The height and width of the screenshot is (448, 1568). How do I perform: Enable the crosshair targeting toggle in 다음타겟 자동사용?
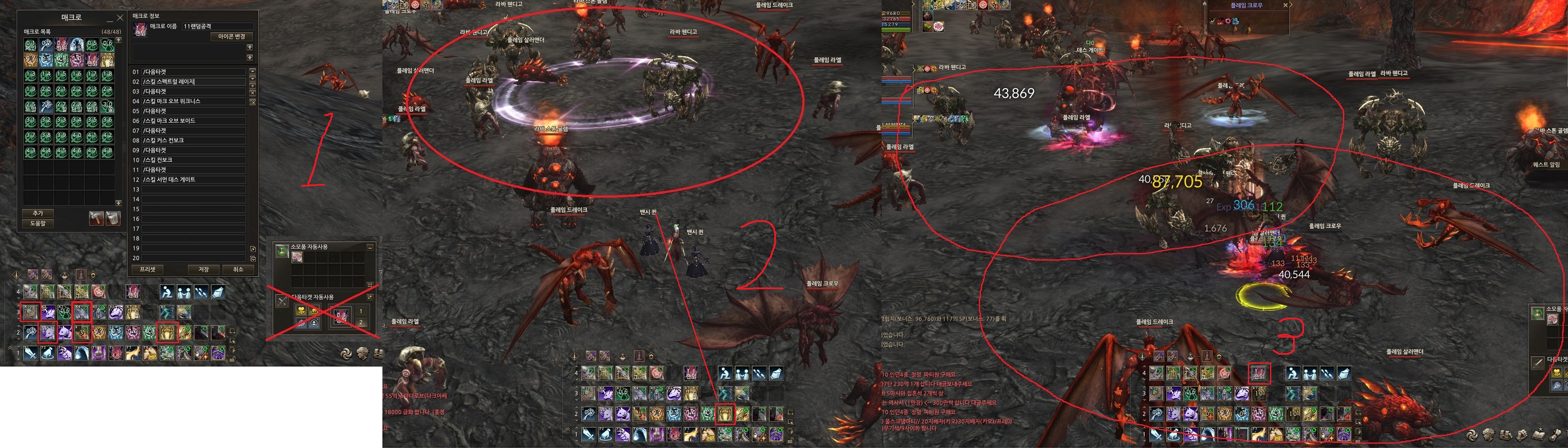click(x=314, y=322)
